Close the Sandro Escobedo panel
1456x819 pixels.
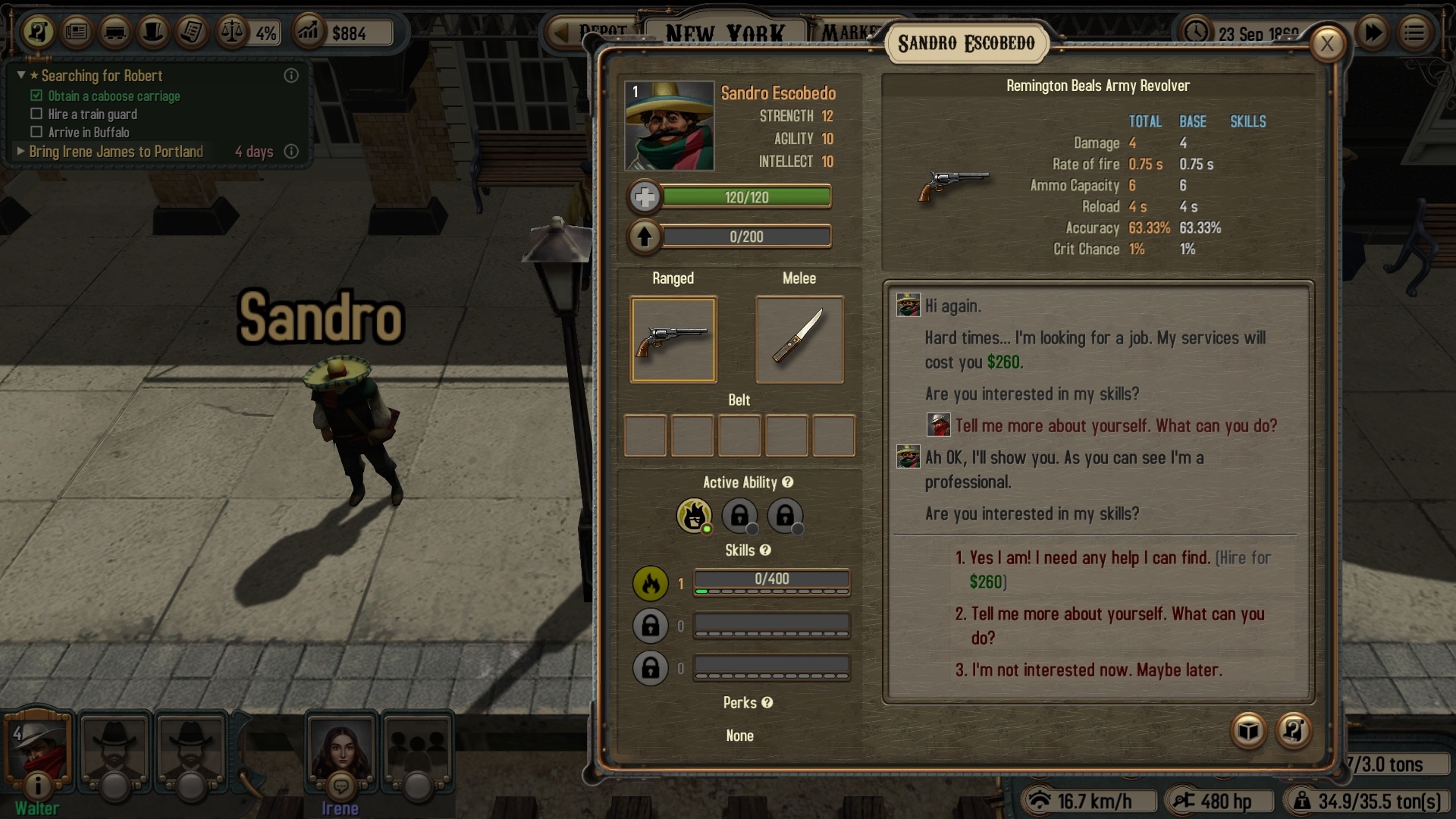(1327, 44)
